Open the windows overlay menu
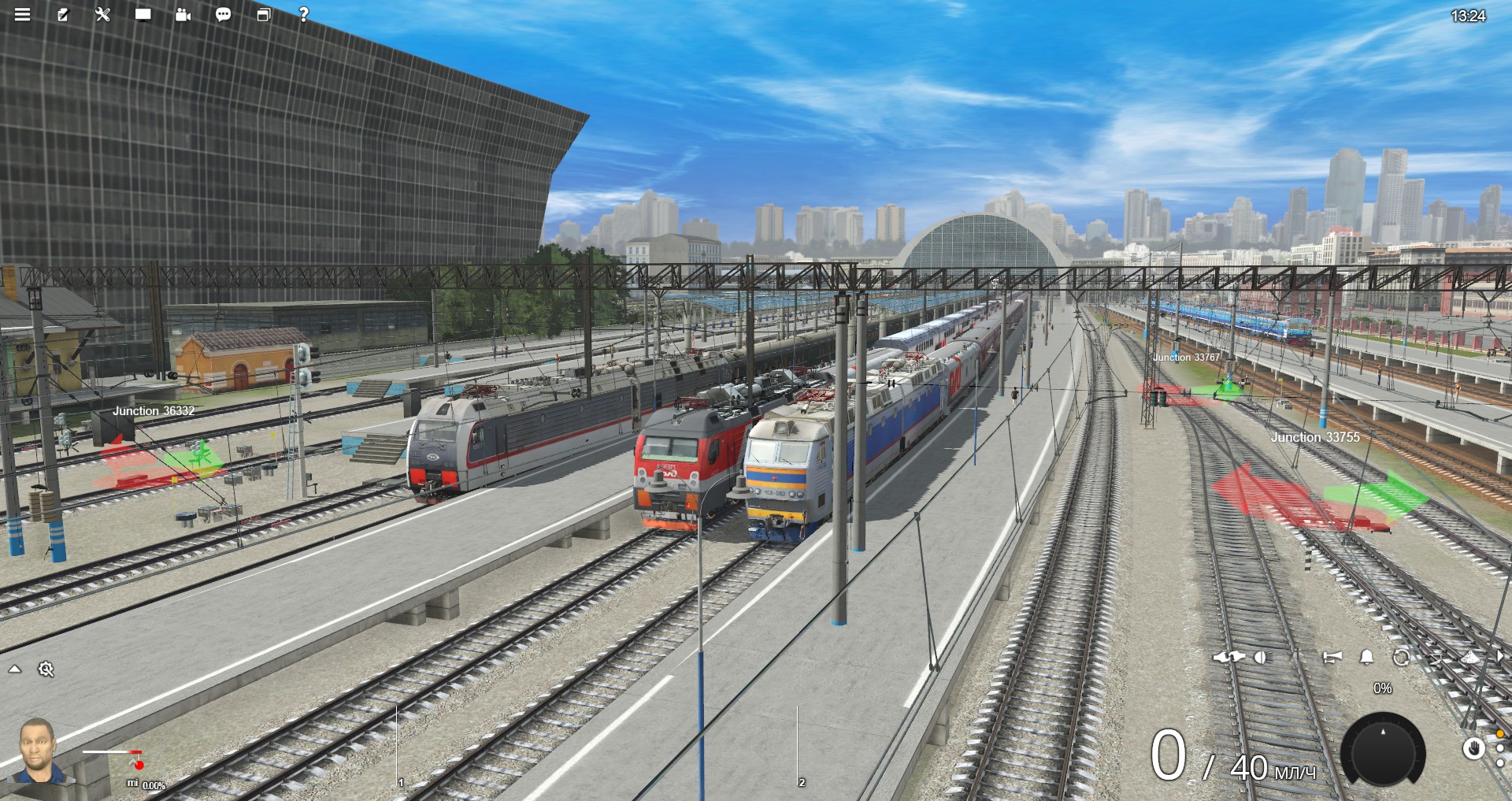This screenshot has height=801, width=1512. pos(263,14)
